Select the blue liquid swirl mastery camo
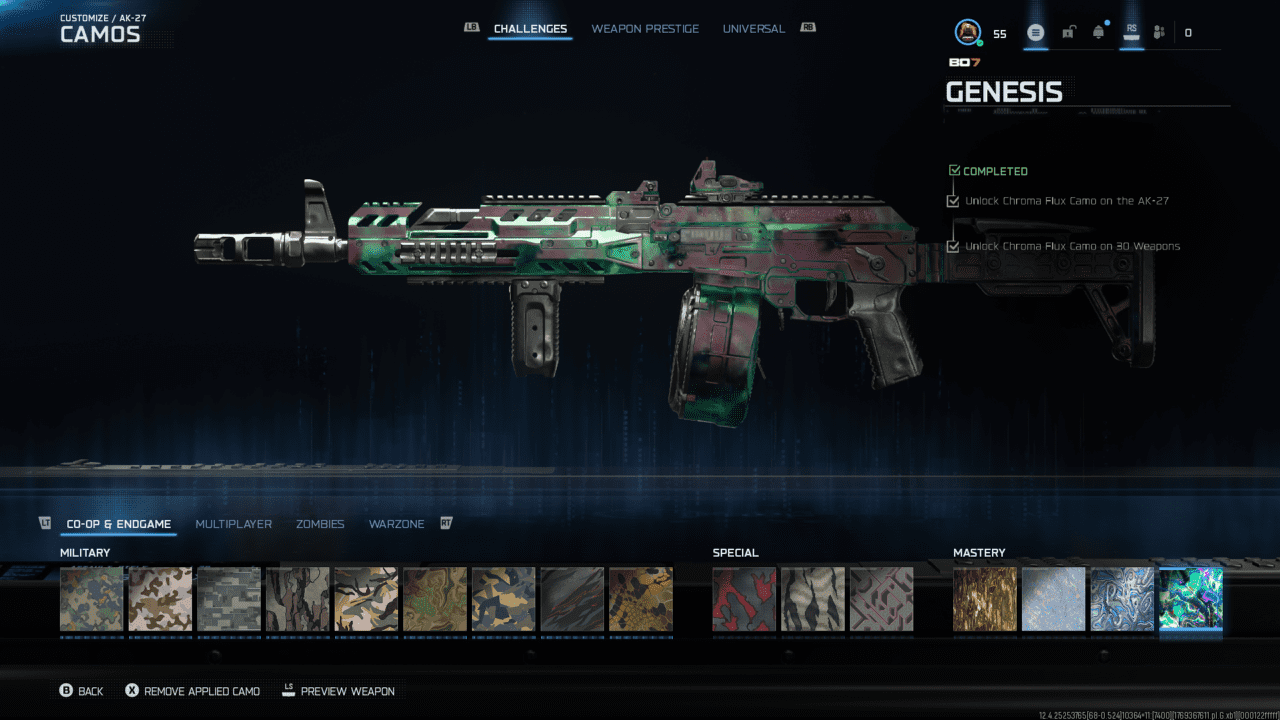This screenshot has height=720, width=1280. tap(1122, 599)
